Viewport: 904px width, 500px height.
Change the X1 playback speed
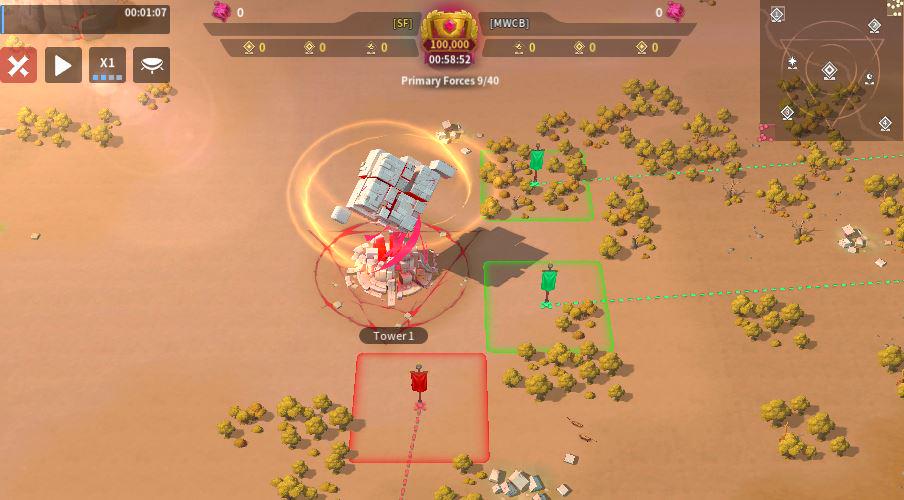(x=107, y=65)
